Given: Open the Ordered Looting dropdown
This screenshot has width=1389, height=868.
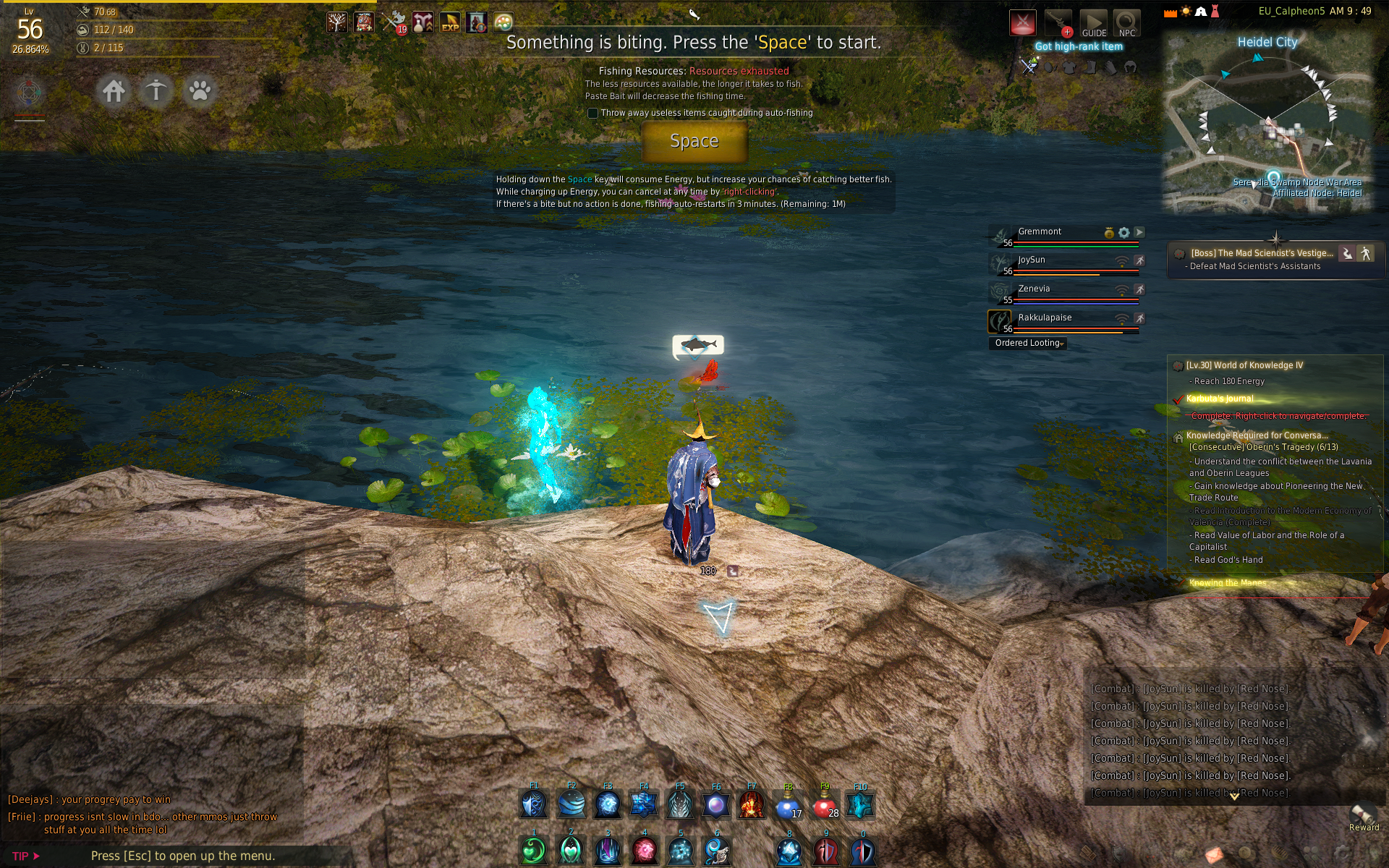Looking at the screenshot, I should pyautogui.click(x=1027, y=344).
